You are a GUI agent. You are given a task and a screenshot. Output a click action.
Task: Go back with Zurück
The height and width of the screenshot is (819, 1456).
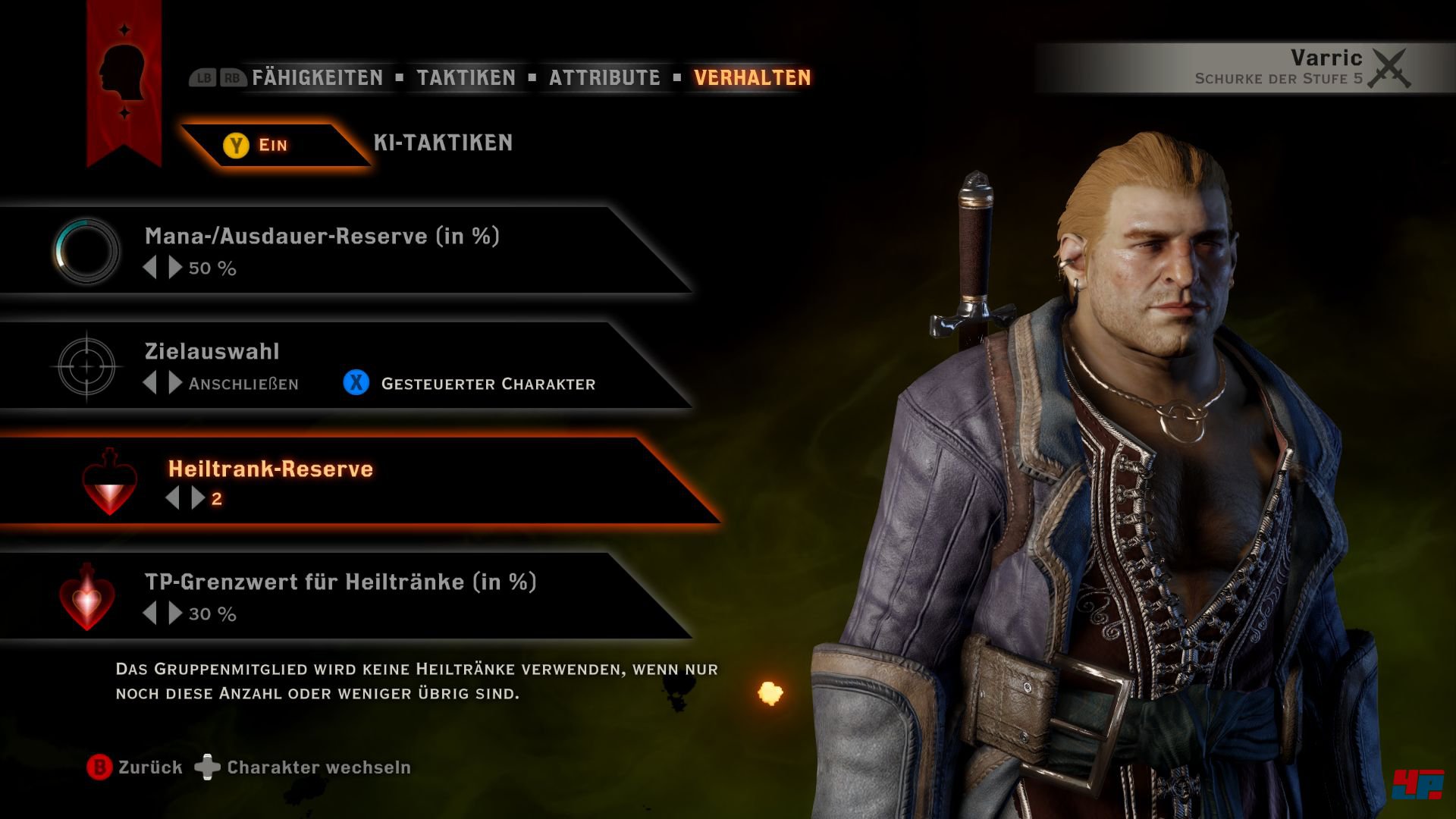coord(135,767)
